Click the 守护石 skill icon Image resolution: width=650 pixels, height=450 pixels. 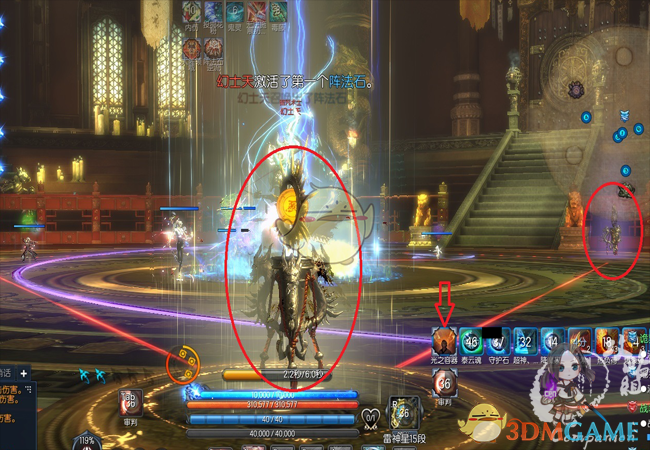pyautogui.click(x=498, y=340)
